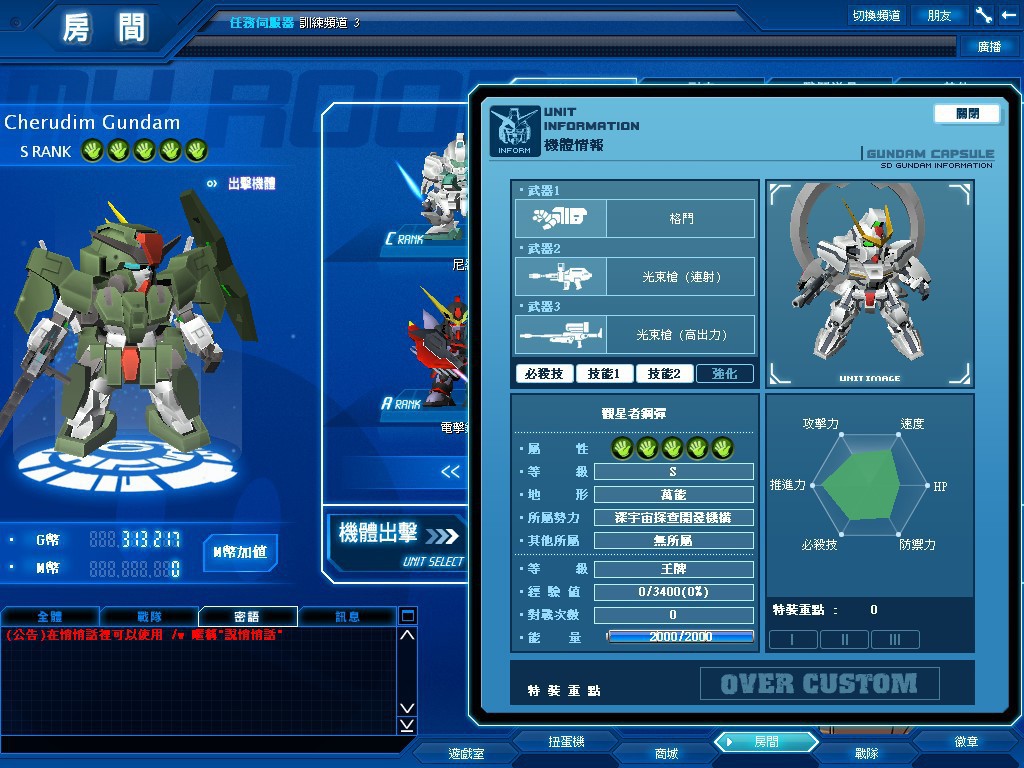Switch chat to the 訊息 tab
This screenshot has width=1024, height=768.
click(347, 617)
